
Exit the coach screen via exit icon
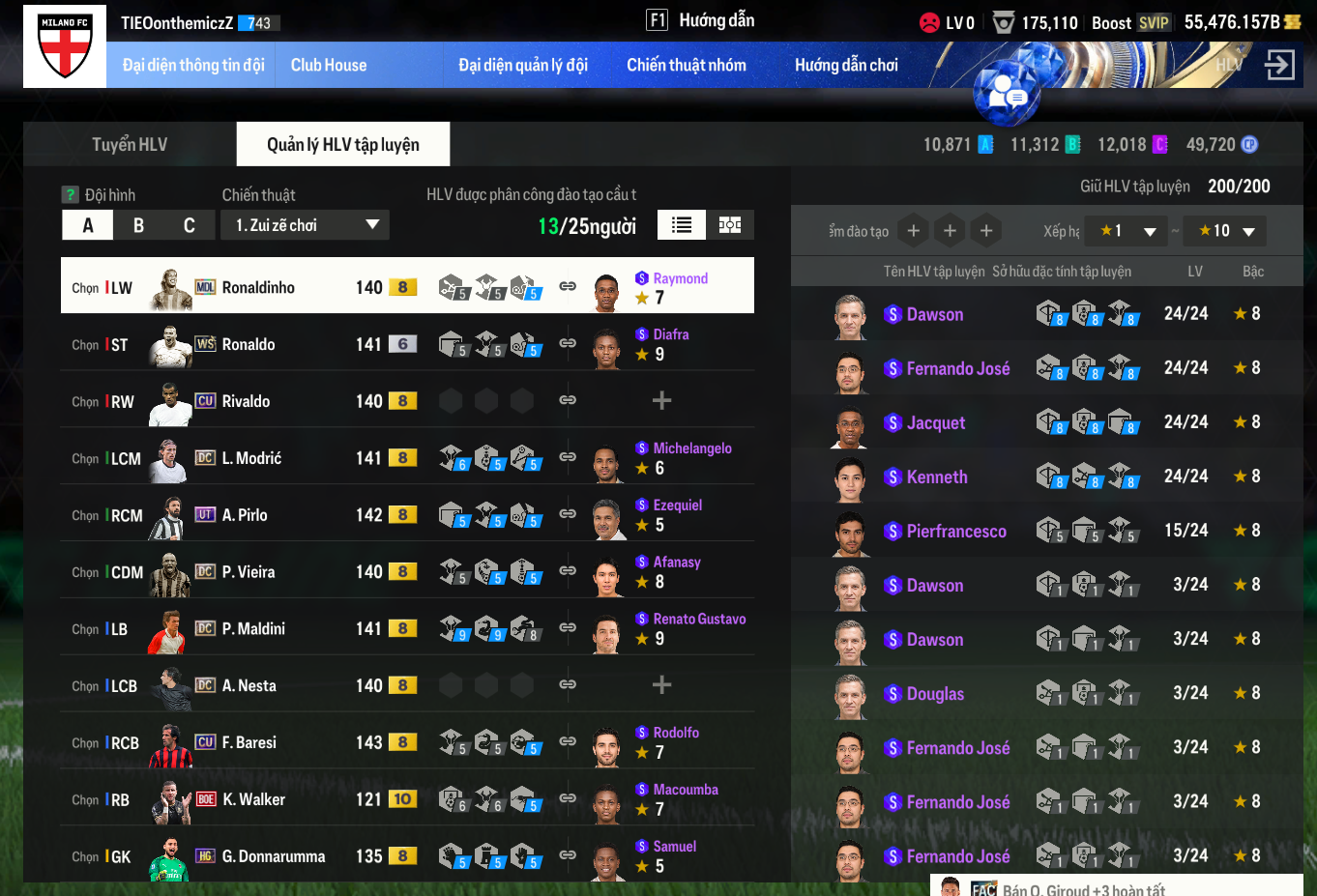1279,65
